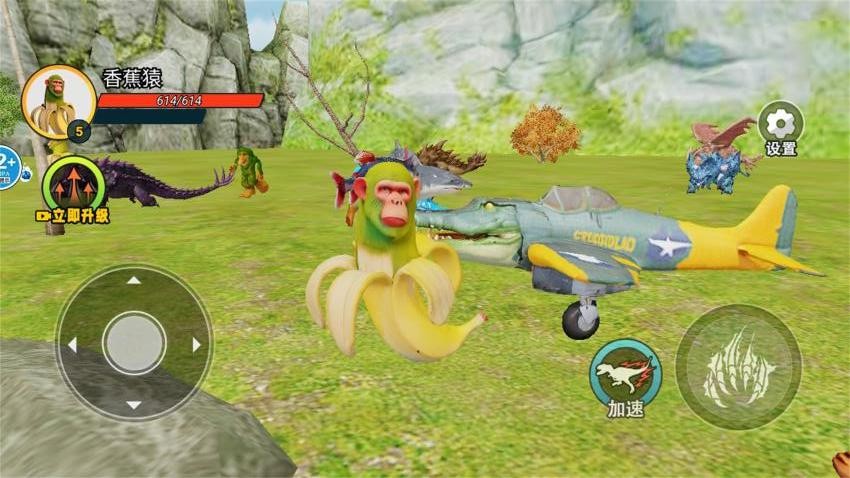850x478 pixels.
Task: Tap the joystick's left arrow
Action: point(71,344)
